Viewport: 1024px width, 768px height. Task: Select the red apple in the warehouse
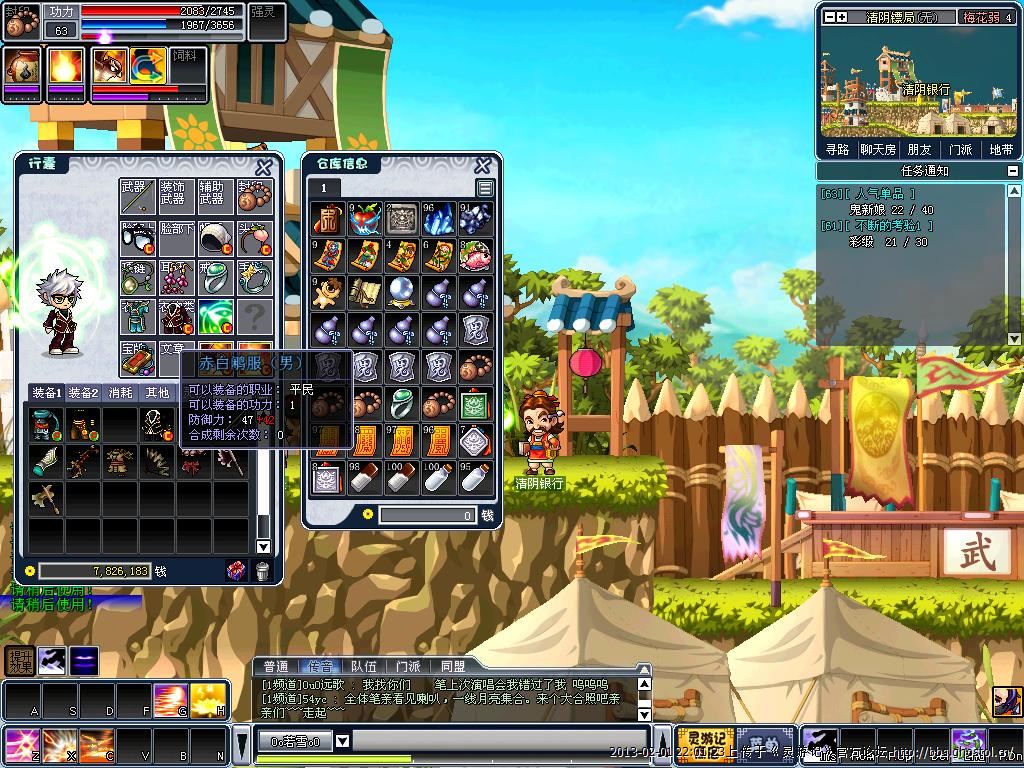[x=364, y=219]
